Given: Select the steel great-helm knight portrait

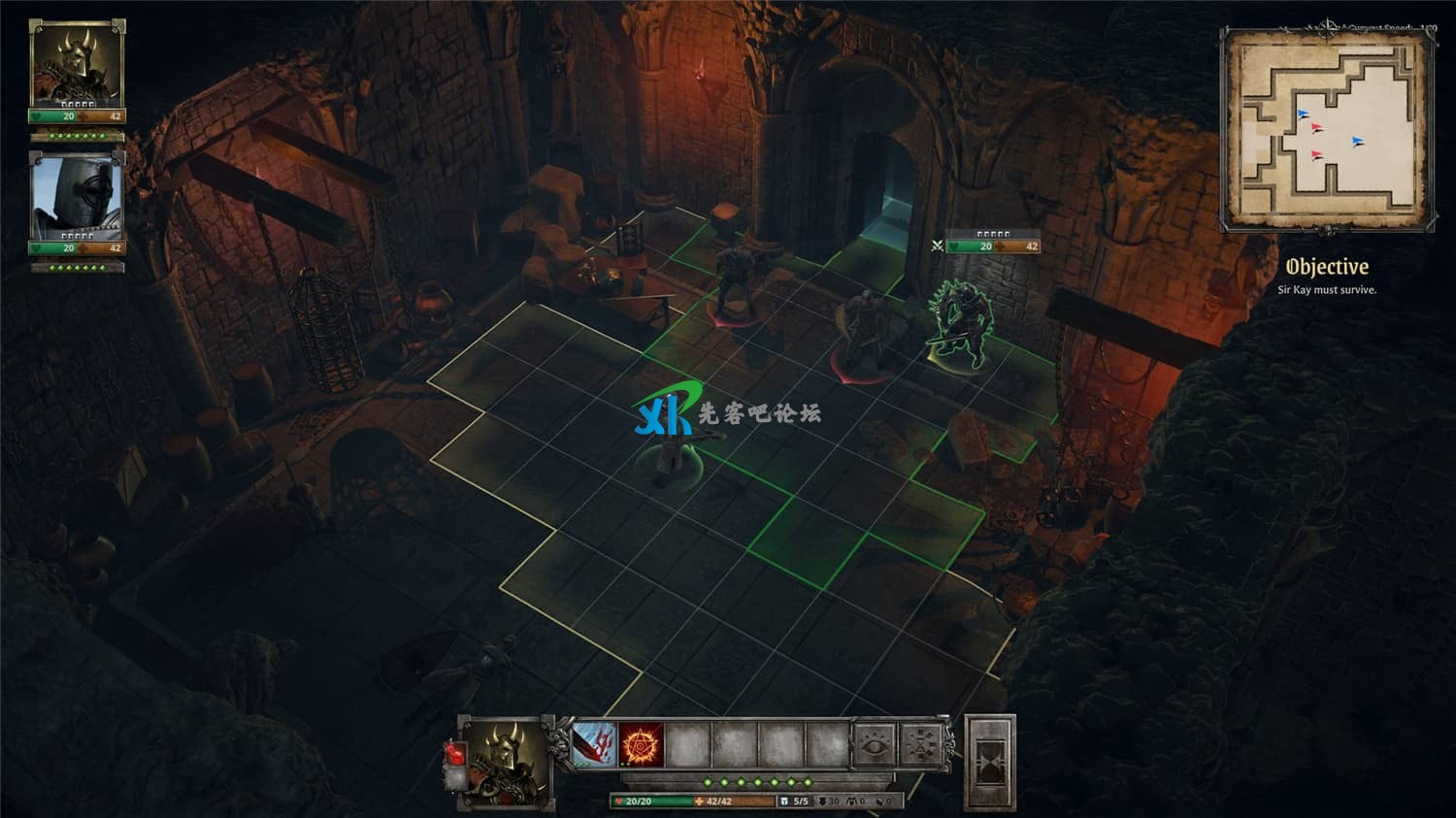Looking at the screenshot, I should pos(77,197).
